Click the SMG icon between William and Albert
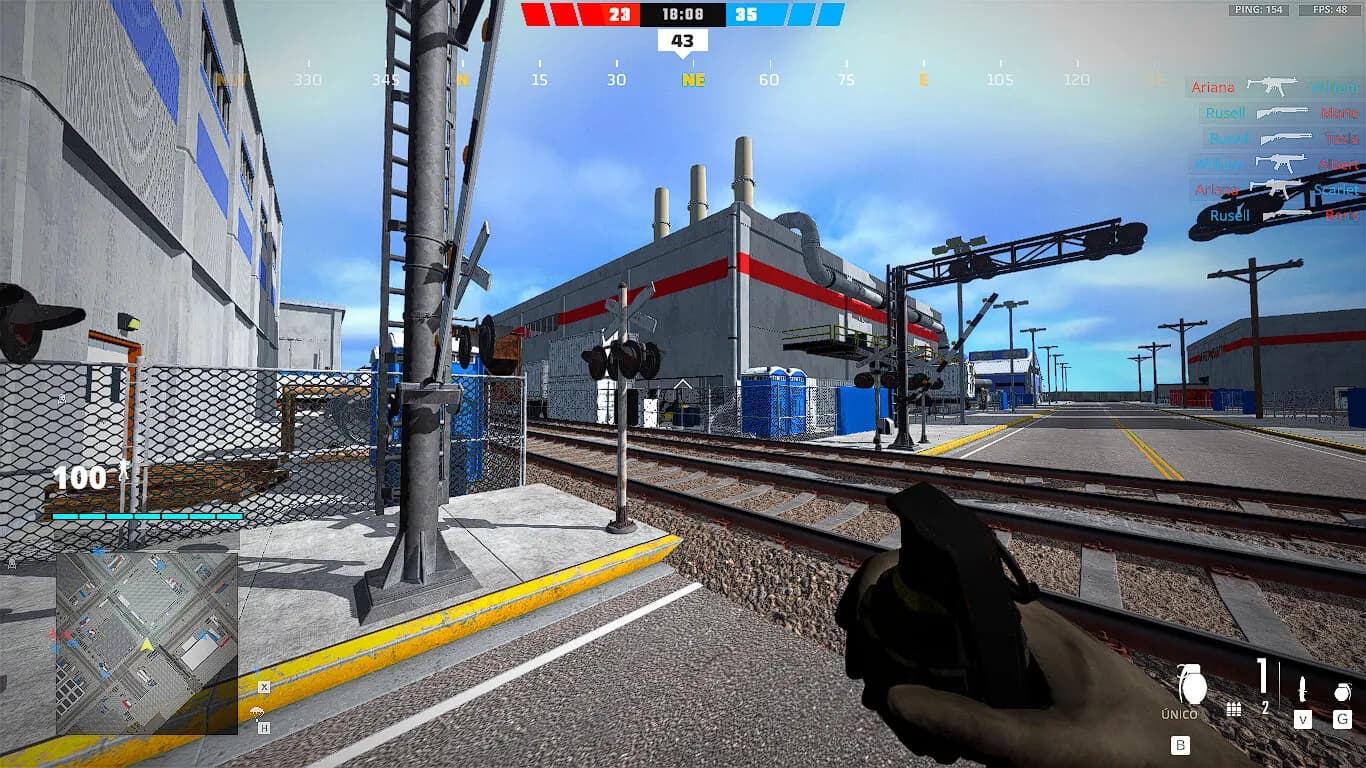Screen dimensions: 1366x768 click(1282, 163)
